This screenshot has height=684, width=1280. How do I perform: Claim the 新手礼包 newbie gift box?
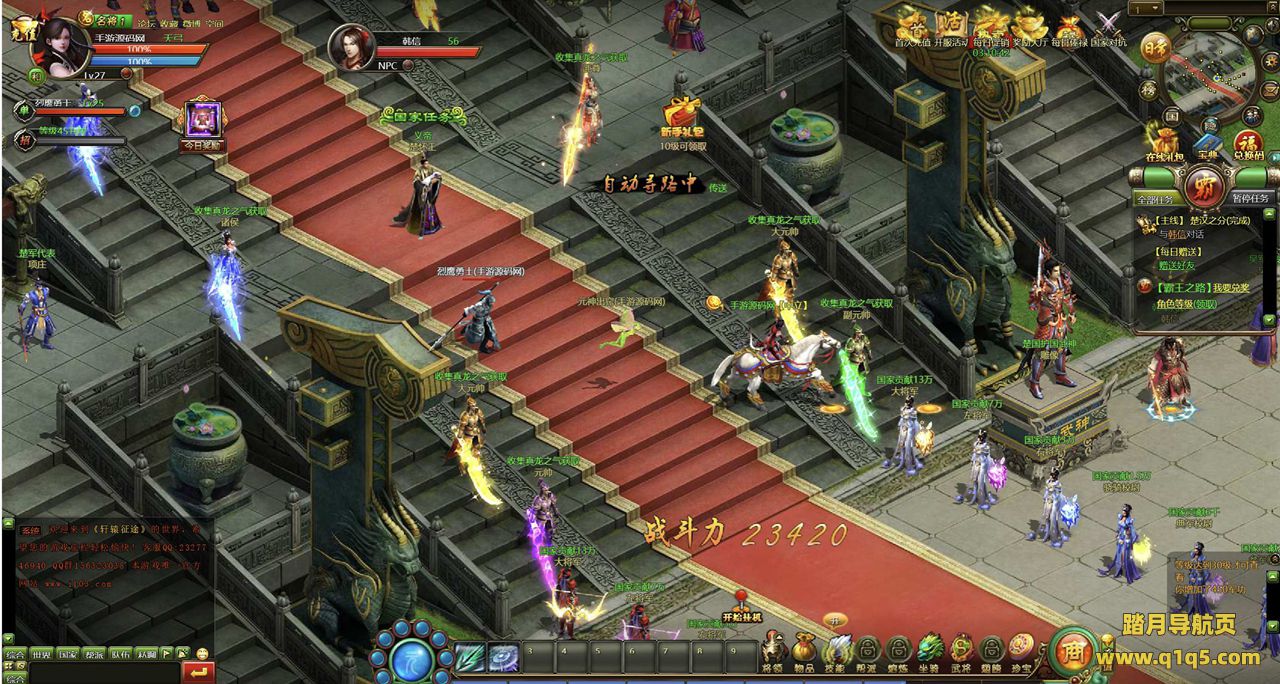pyautogui.click(x=682, y=115)
